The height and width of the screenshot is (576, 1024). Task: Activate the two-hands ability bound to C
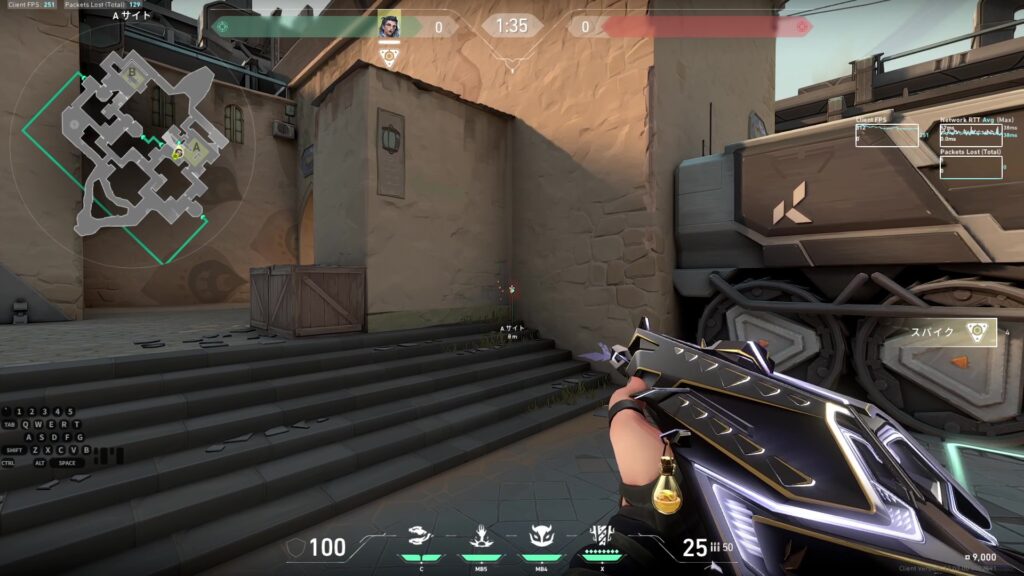422,537
